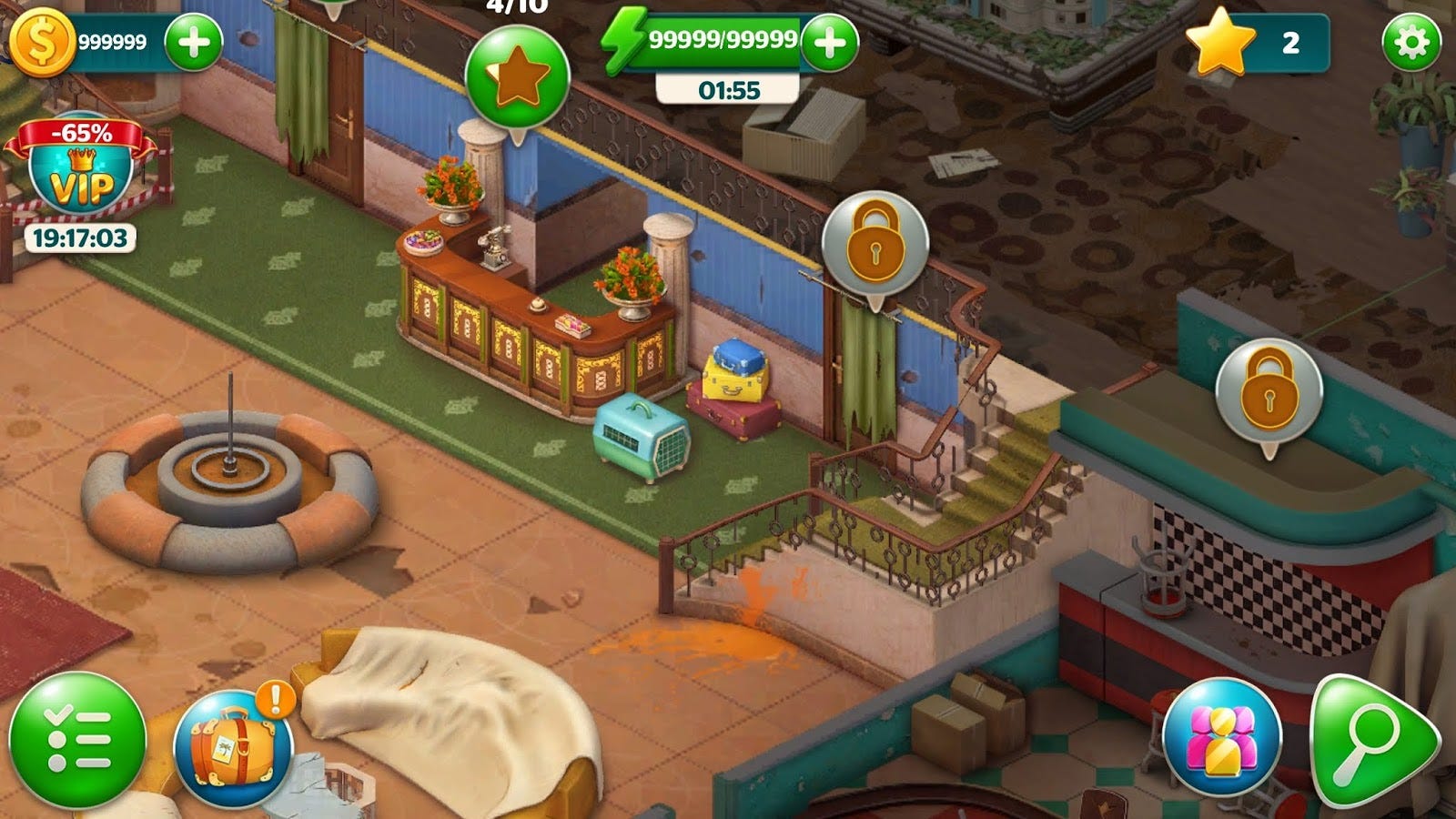Open the settings gear
The width and height of the screenshot is (1456, 819).
(x=1411, y=43)
